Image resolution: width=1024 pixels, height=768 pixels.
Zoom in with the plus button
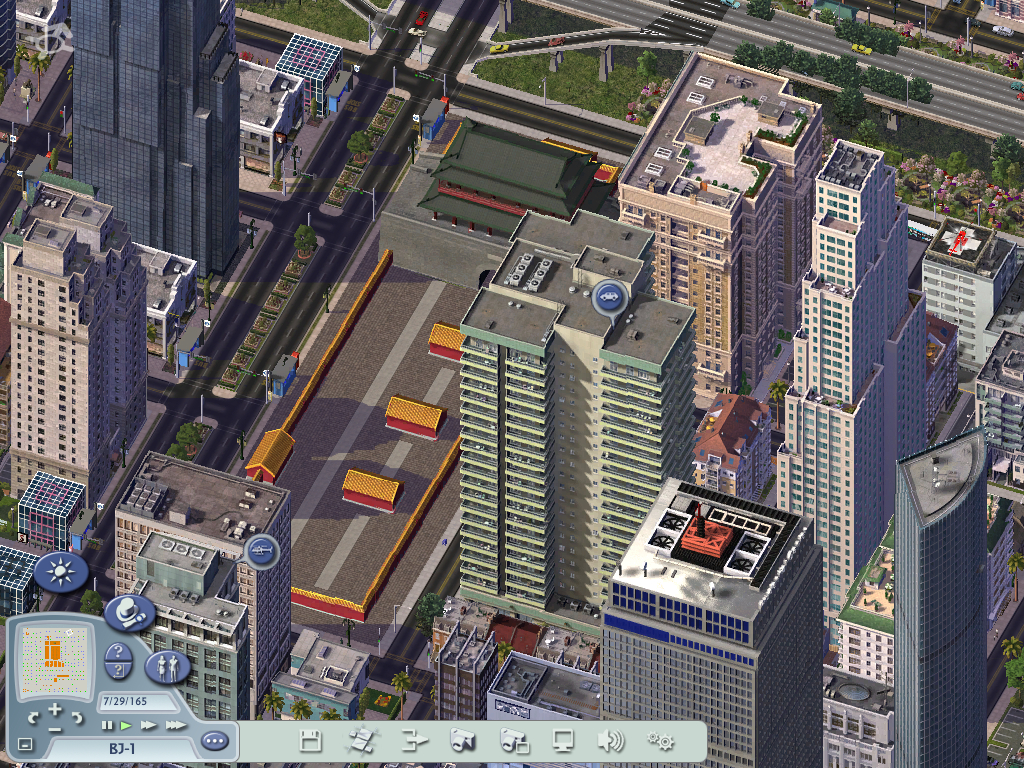click(55, 709)
